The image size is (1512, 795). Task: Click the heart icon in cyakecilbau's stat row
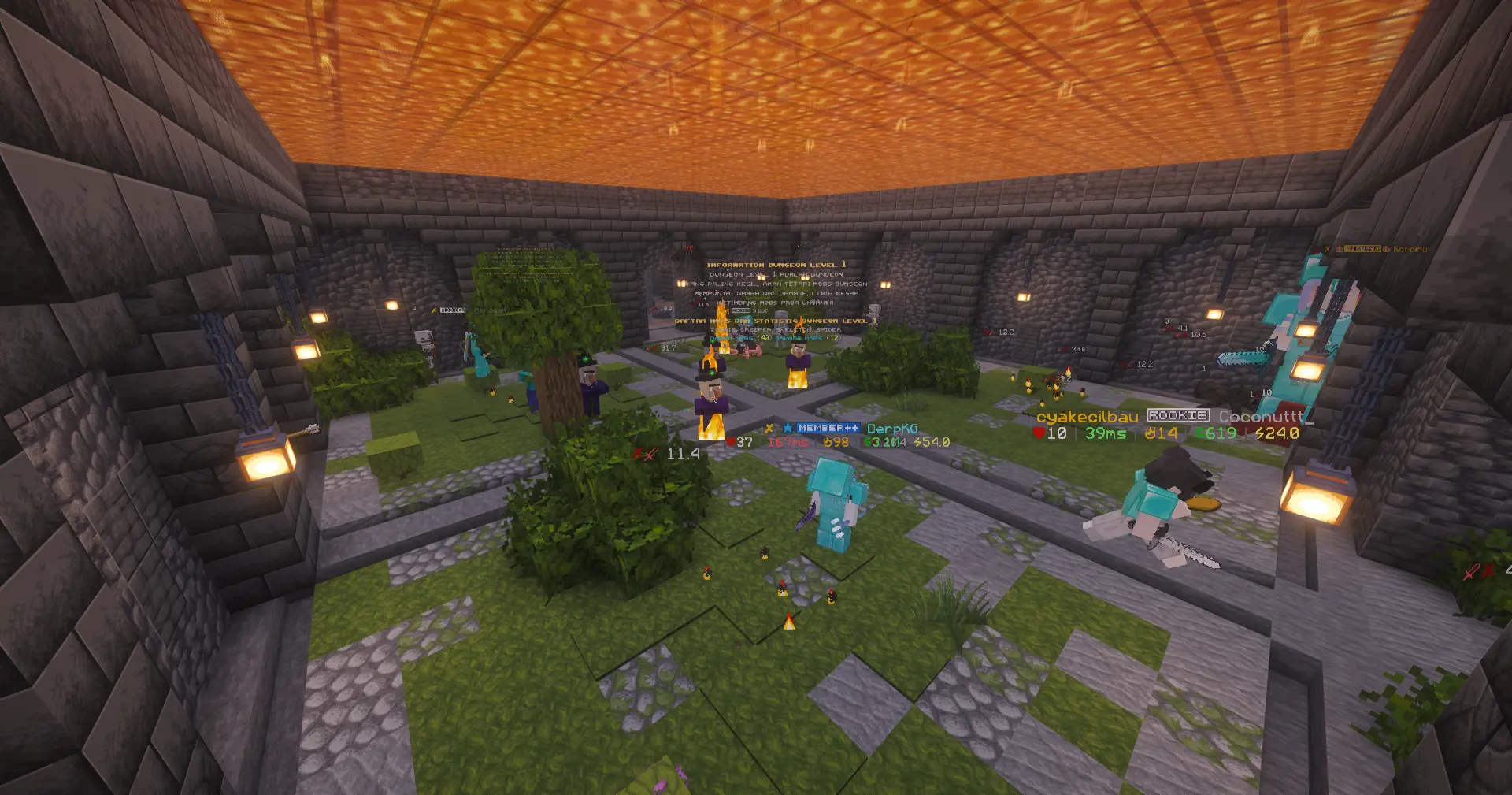1039,433
